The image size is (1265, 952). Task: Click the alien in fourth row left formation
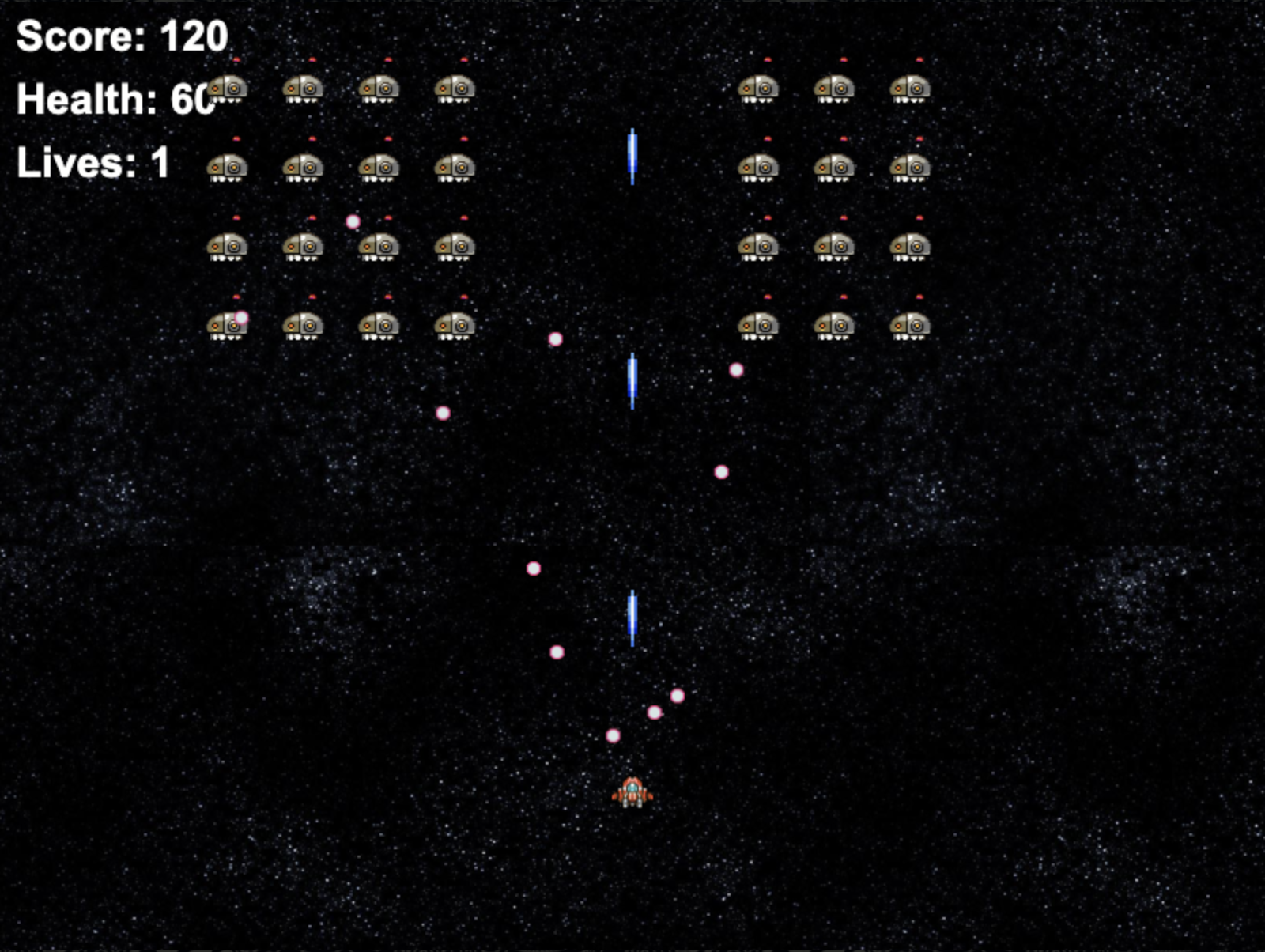pyautogui.click(x=303, y=326)
